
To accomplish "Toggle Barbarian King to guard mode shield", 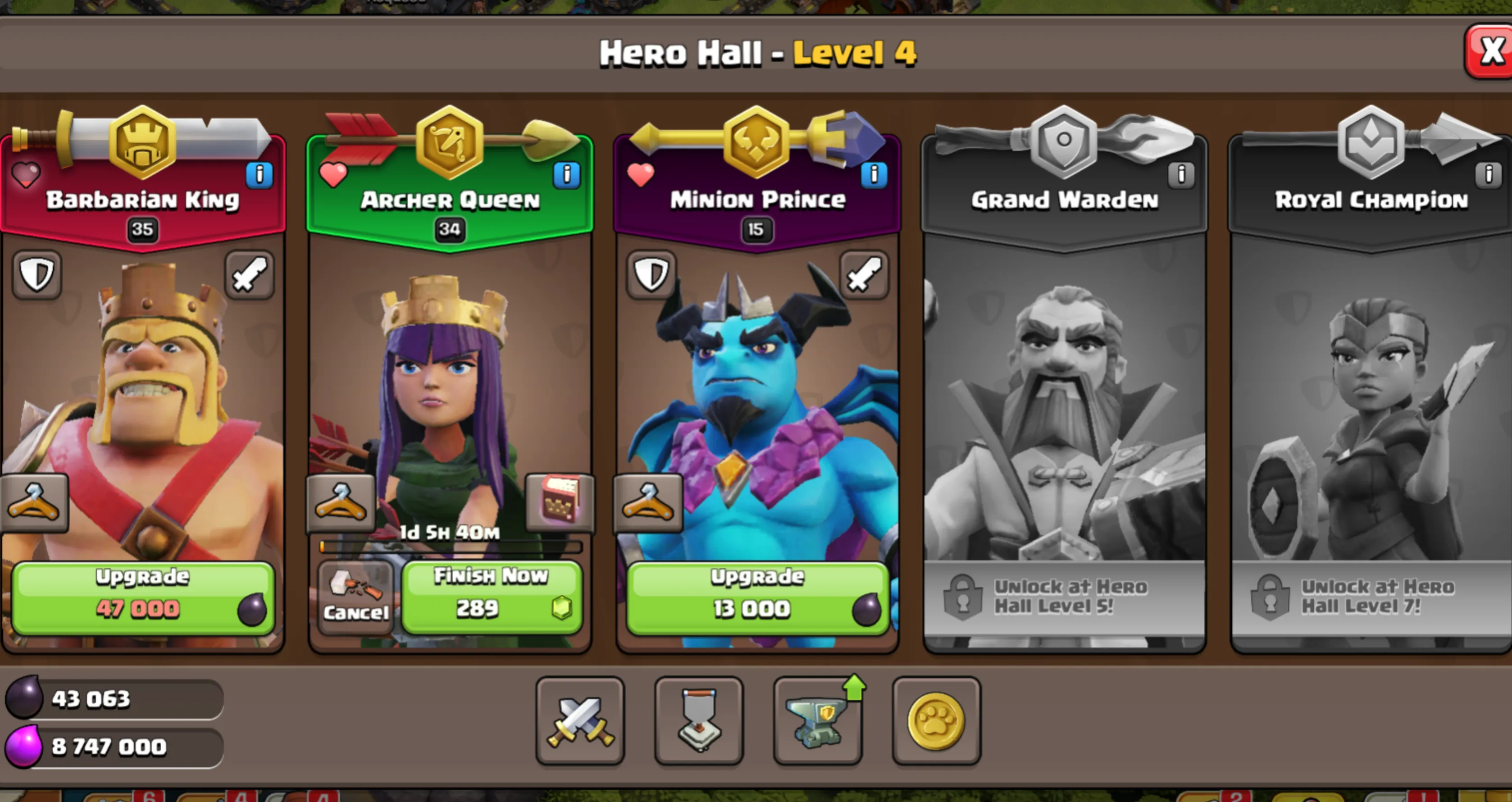I will pos(36,276).
